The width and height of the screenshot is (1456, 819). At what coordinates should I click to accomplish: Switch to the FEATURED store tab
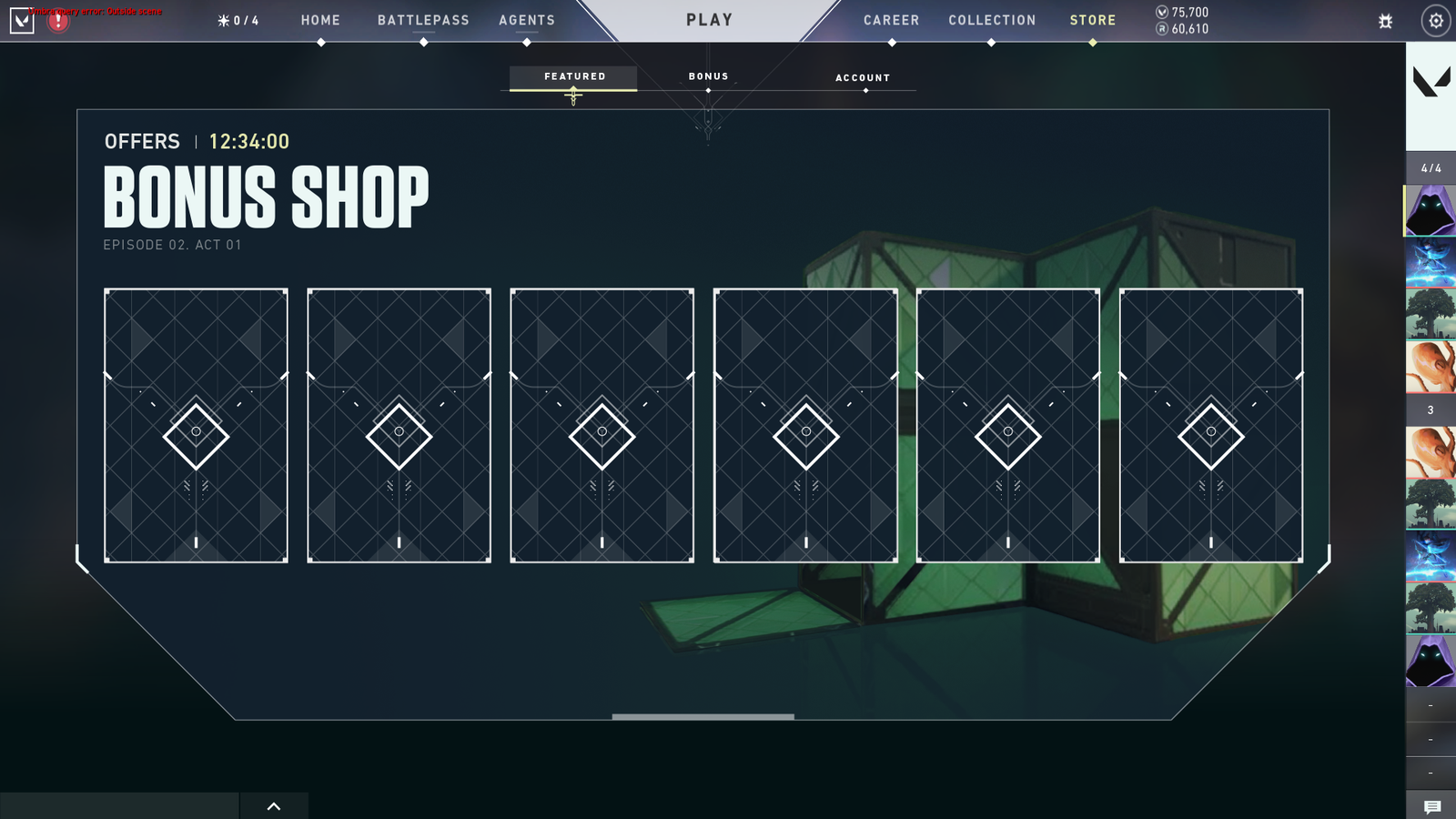[x=574, y=77]
